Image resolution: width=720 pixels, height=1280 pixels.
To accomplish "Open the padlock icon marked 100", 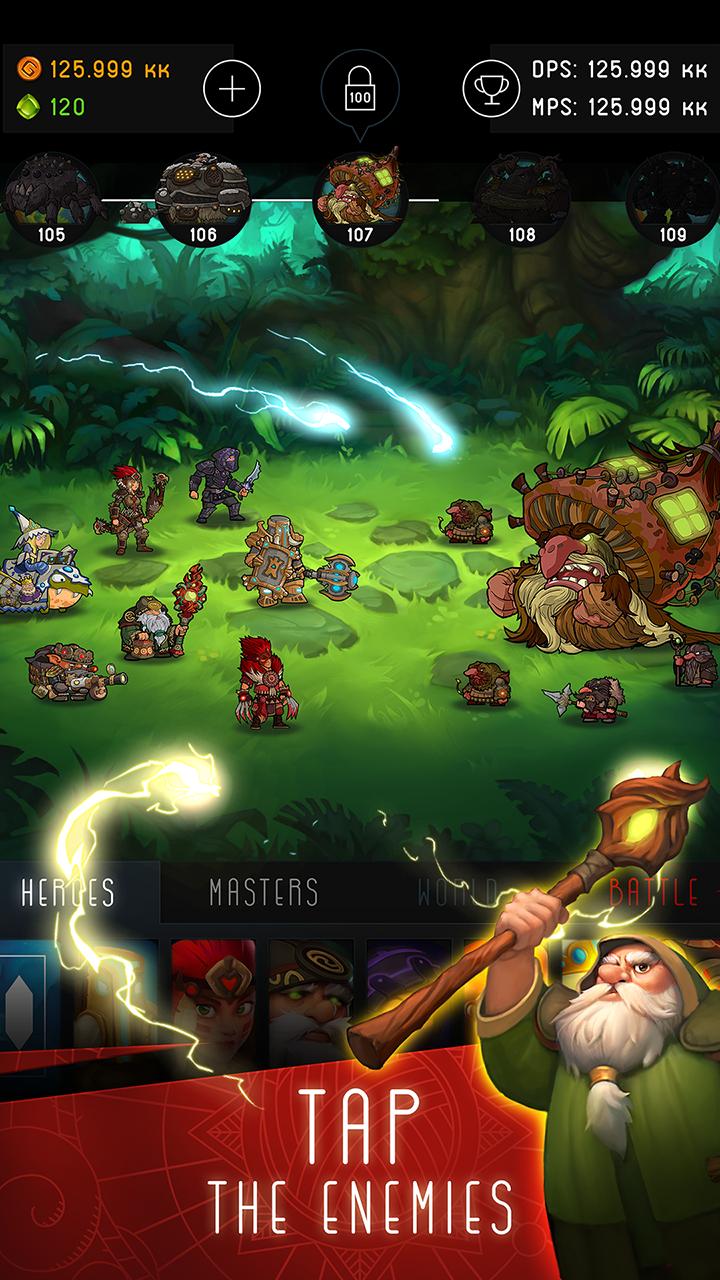I will pyautogui.click(x=359, y=89).
